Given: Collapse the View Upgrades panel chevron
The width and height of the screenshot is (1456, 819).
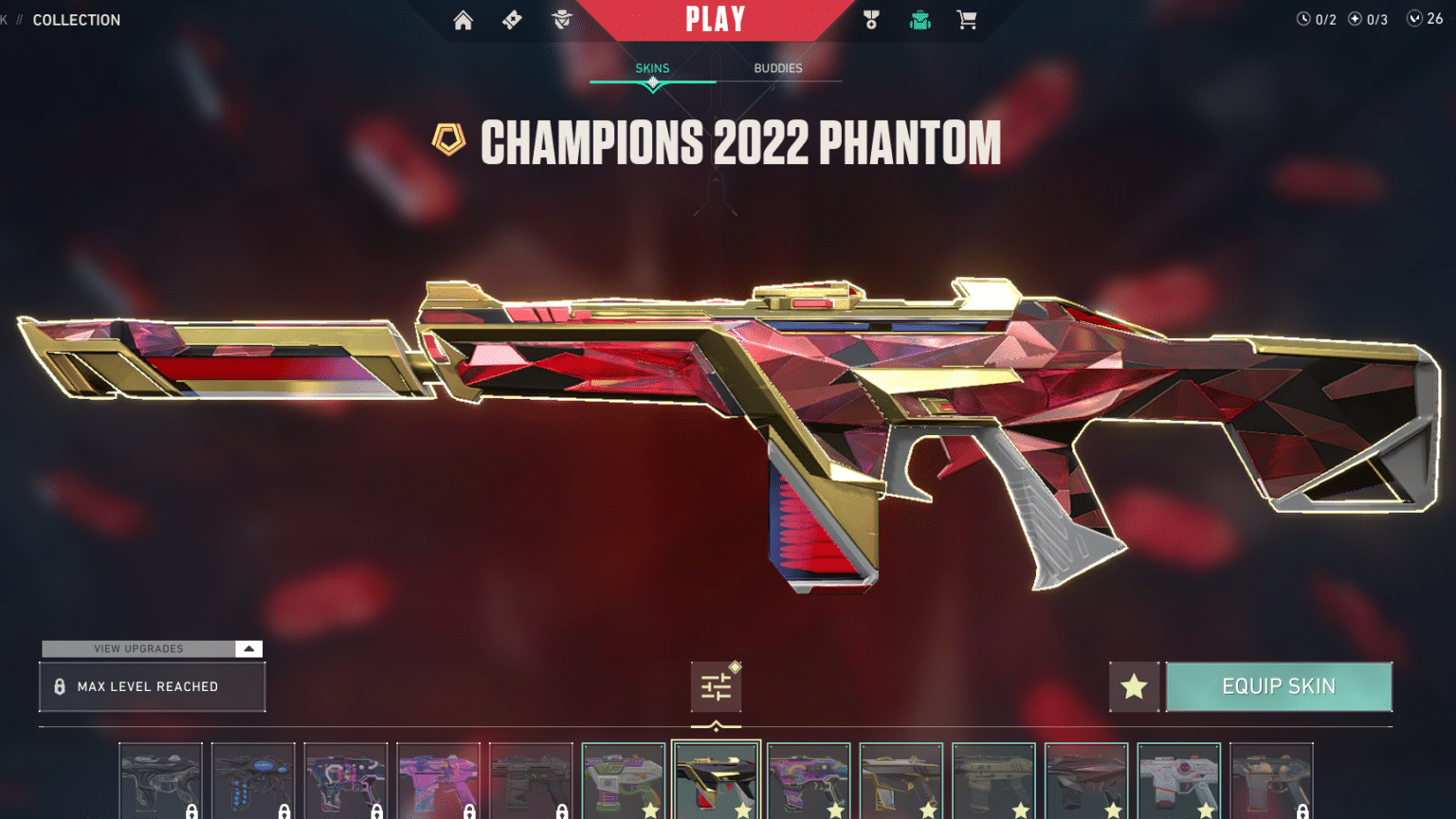Looking at the screenshot, I should click(x=247, y=648).
